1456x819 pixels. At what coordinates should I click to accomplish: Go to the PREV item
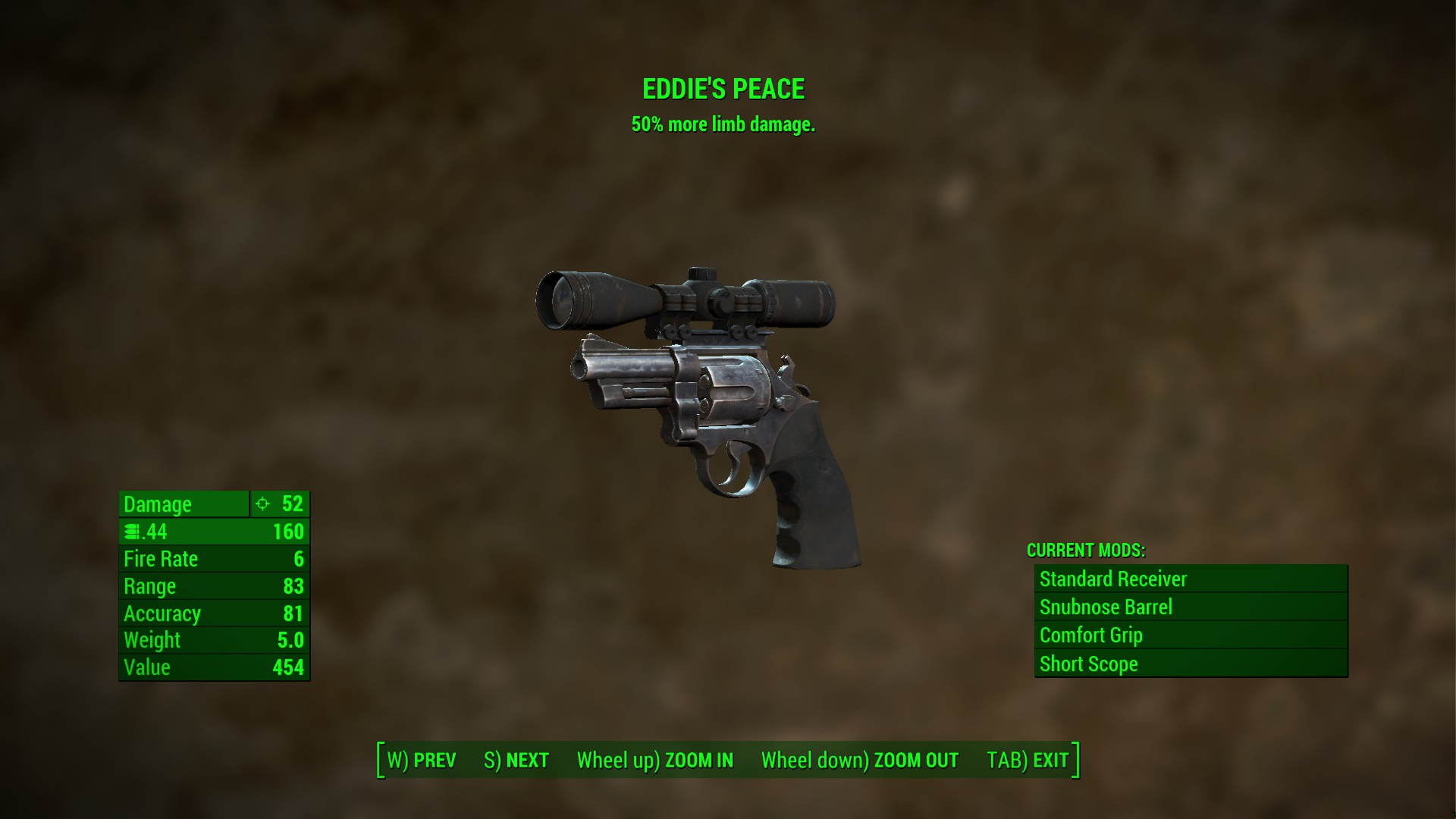tap(422, 760)
